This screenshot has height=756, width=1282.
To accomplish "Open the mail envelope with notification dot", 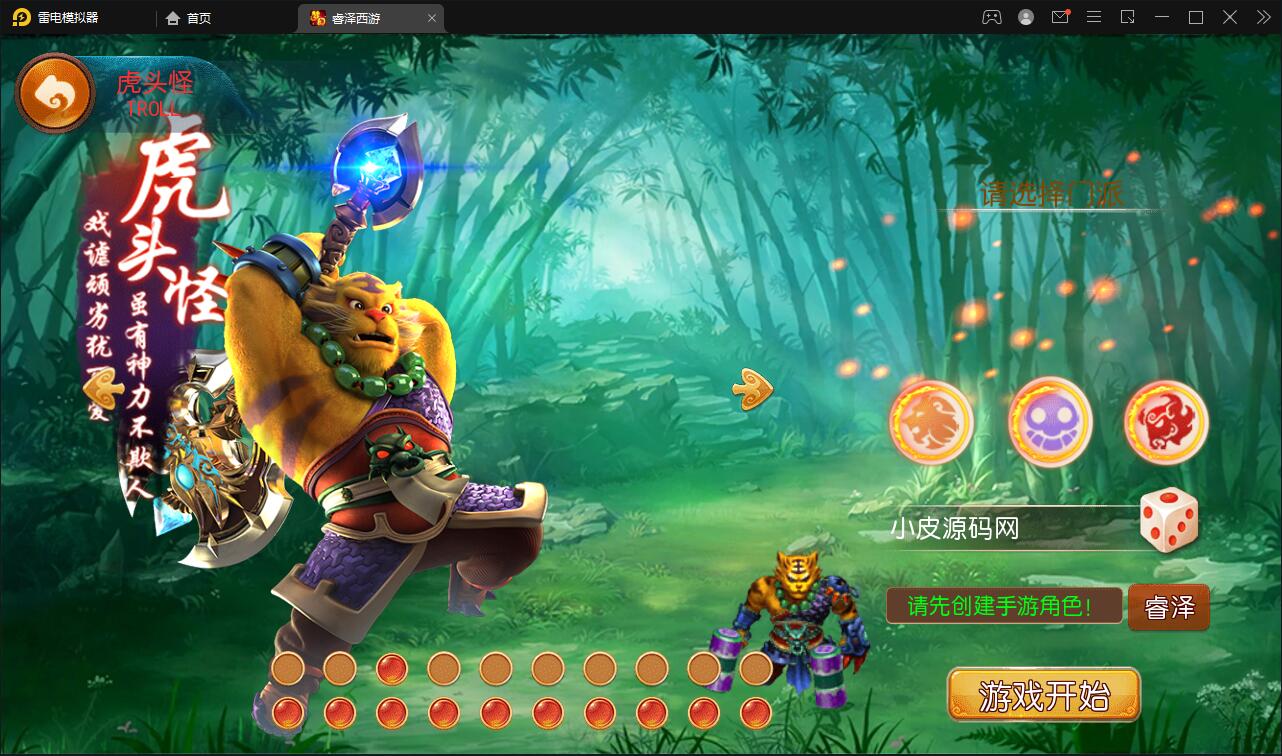I will (1060, 17).
